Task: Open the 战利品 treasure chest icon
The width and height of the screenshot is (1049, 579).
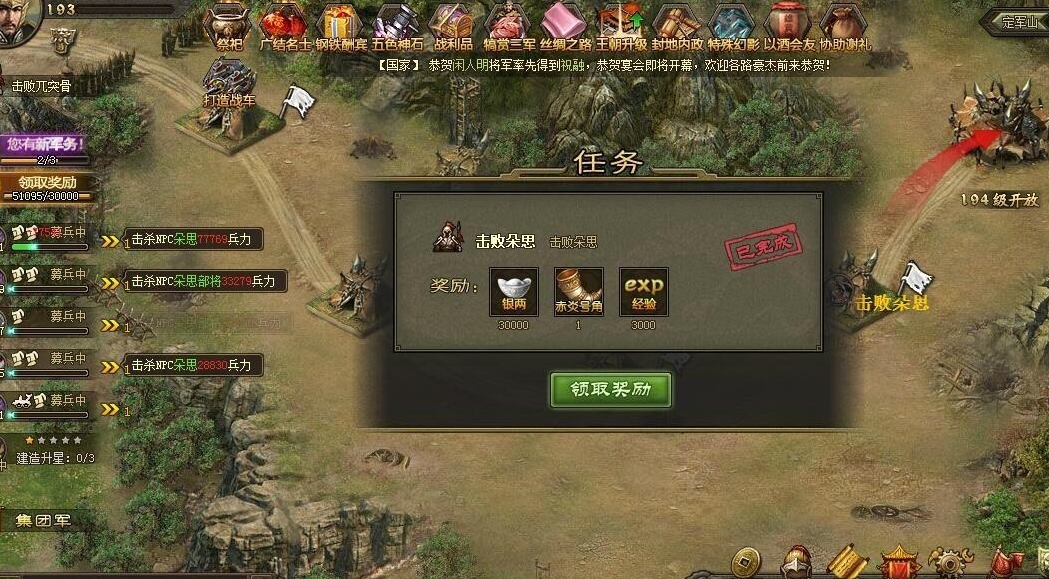Action: [x=452, y=24]
